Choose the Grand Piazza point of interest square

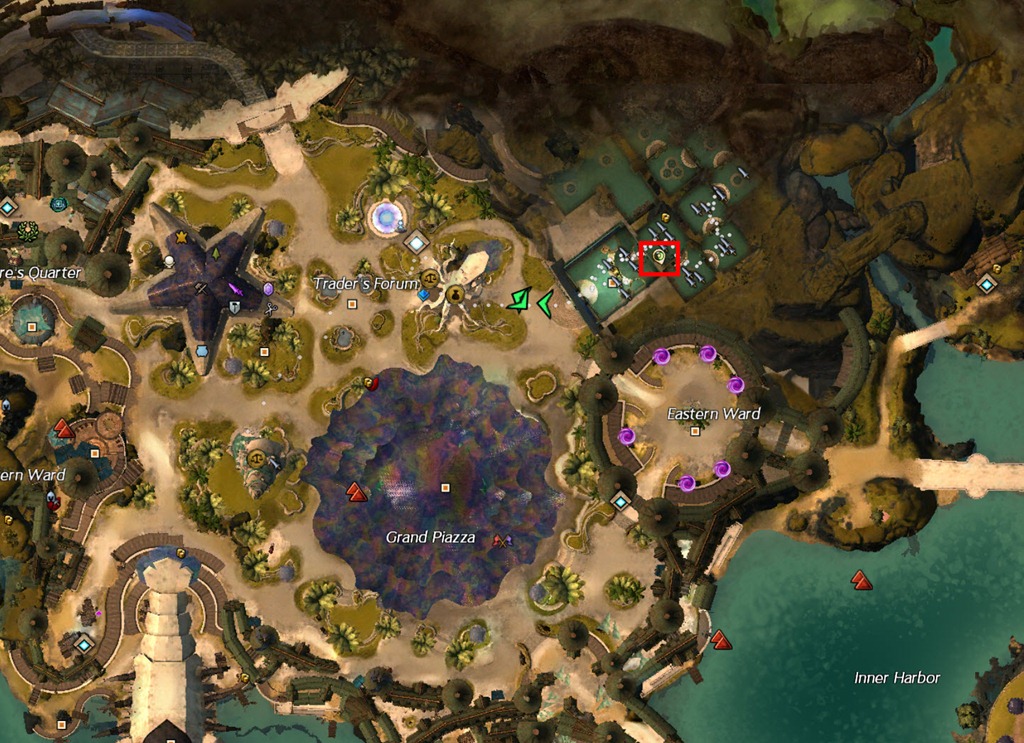point(446,488)
